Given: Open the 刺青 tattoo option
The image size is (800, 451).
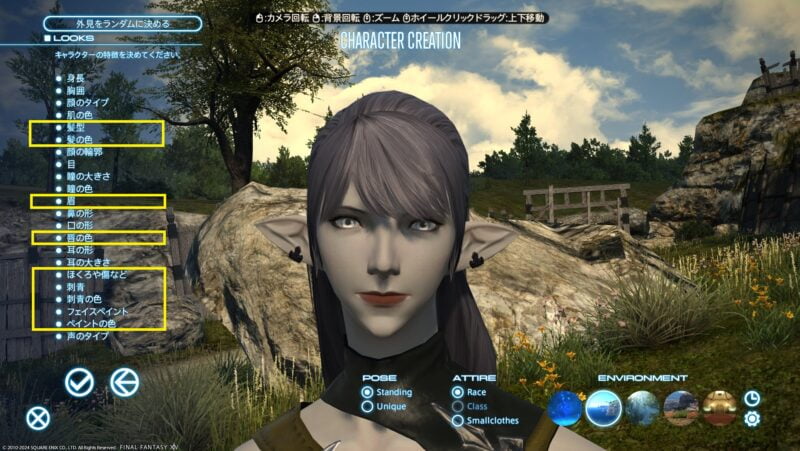Looking at the screenshot, I should (x=75, y=286).
